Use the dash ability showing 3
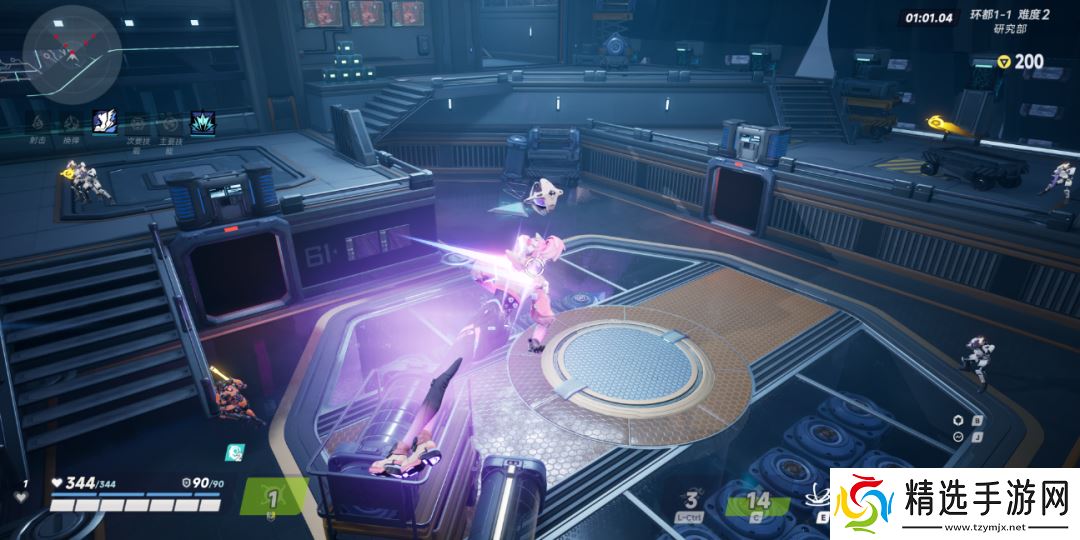1080x540 pixels. pyautogui.click(x=691, y=500)
